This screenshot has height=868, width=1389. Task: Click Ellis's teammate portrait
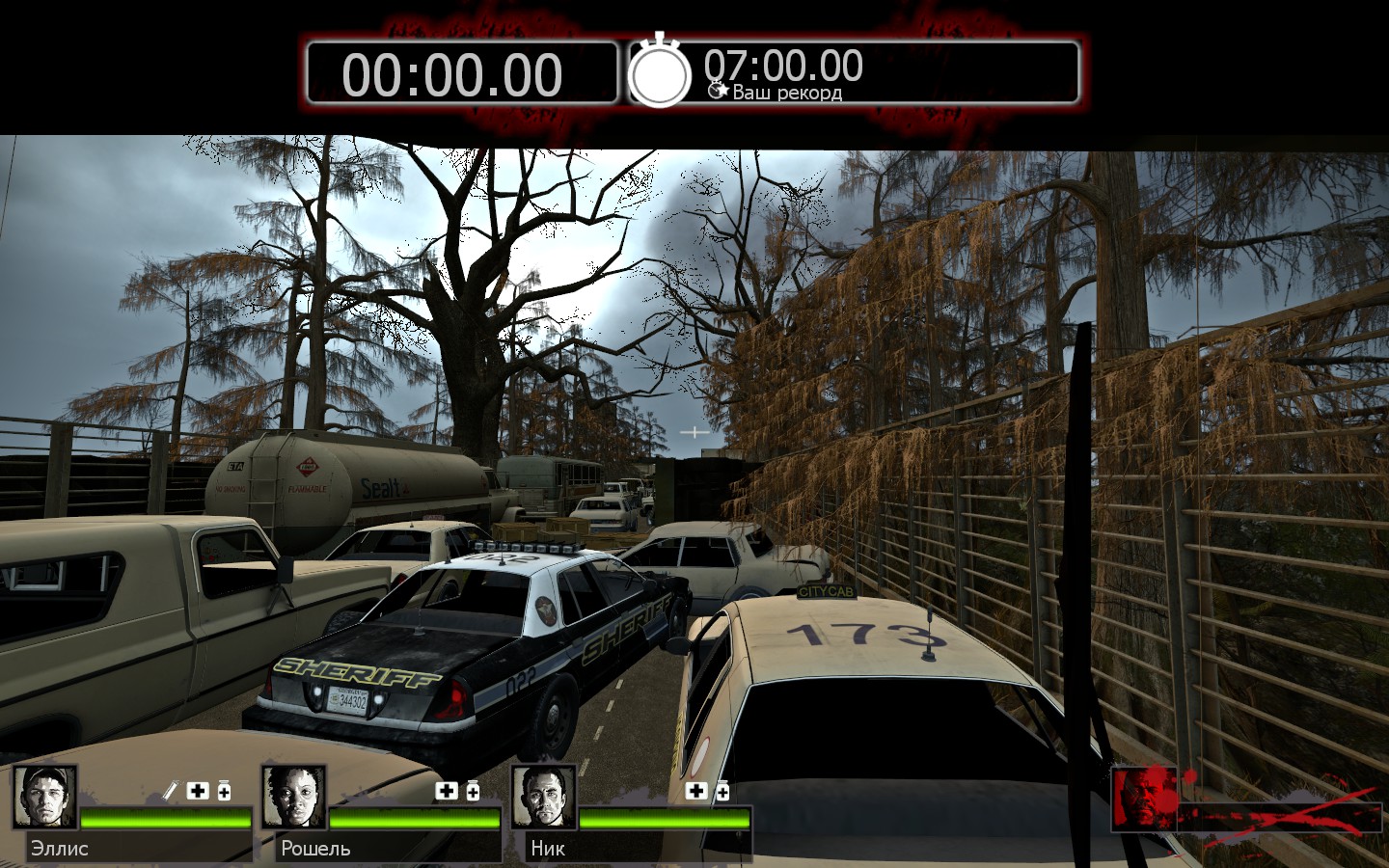pos(44,797)
